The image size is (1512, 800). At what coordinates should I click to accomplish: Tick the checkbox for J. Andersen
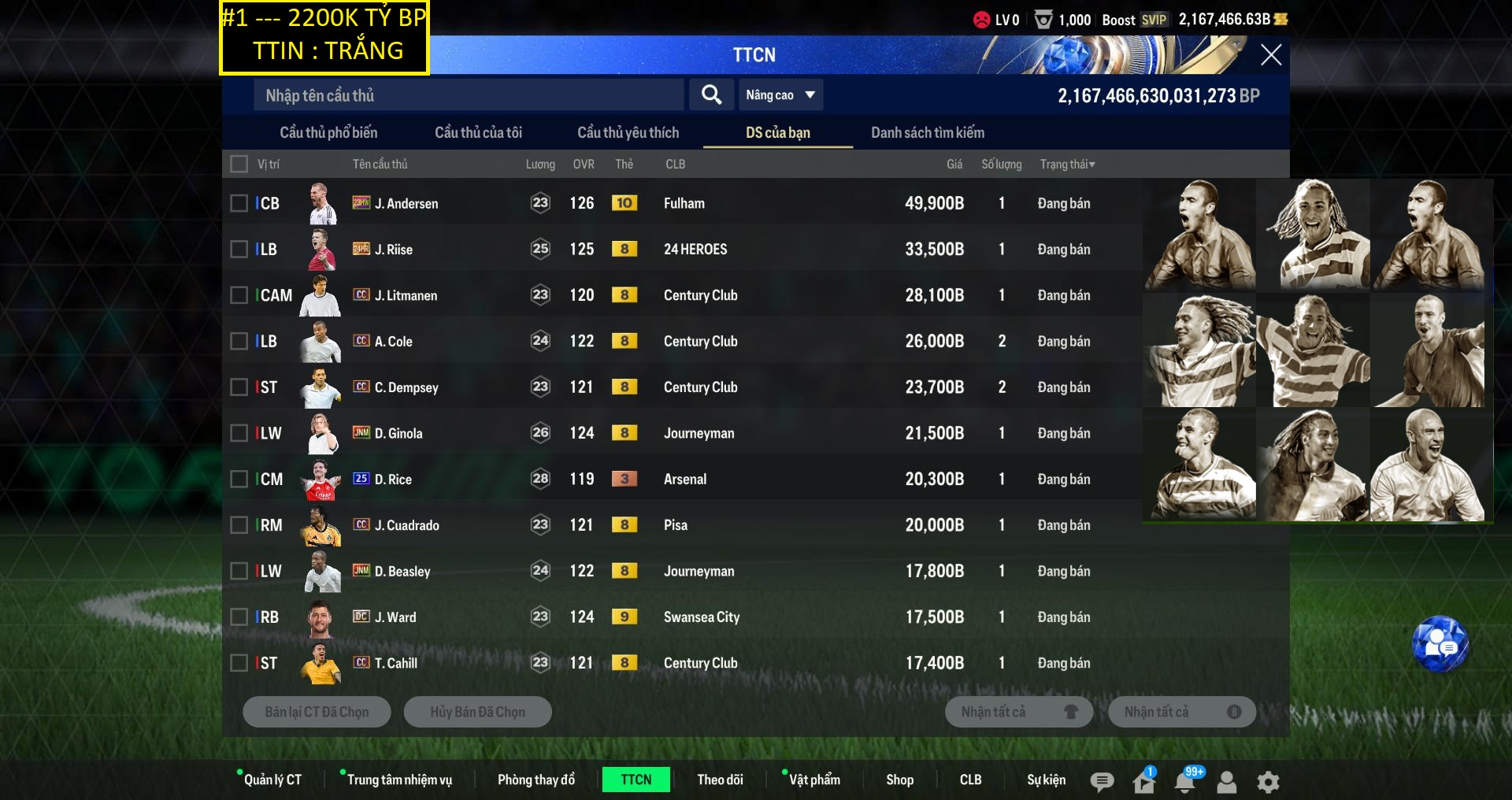pos(239,203)
